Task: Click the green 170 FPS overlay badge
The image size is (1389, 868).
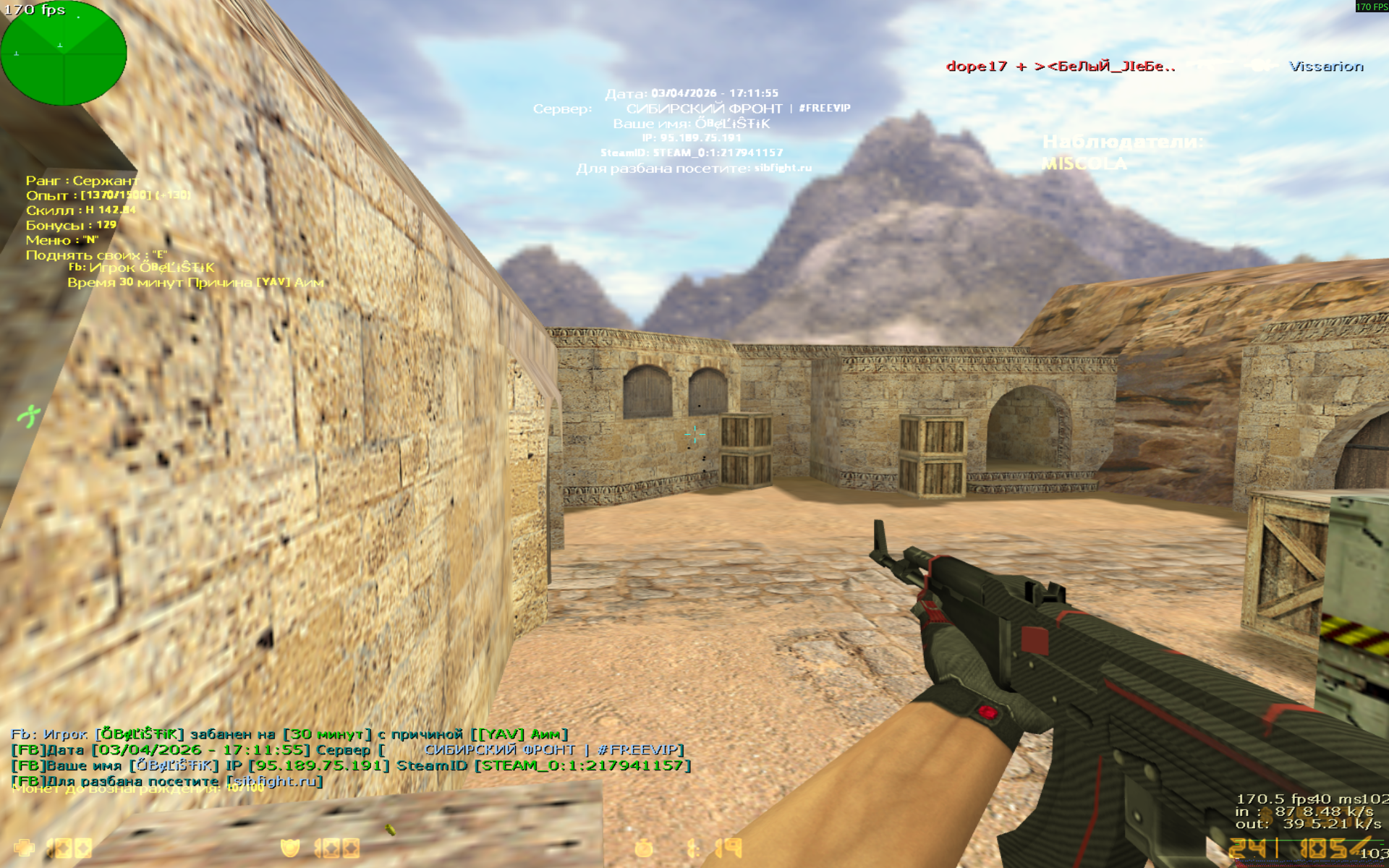Action: 1370,7
